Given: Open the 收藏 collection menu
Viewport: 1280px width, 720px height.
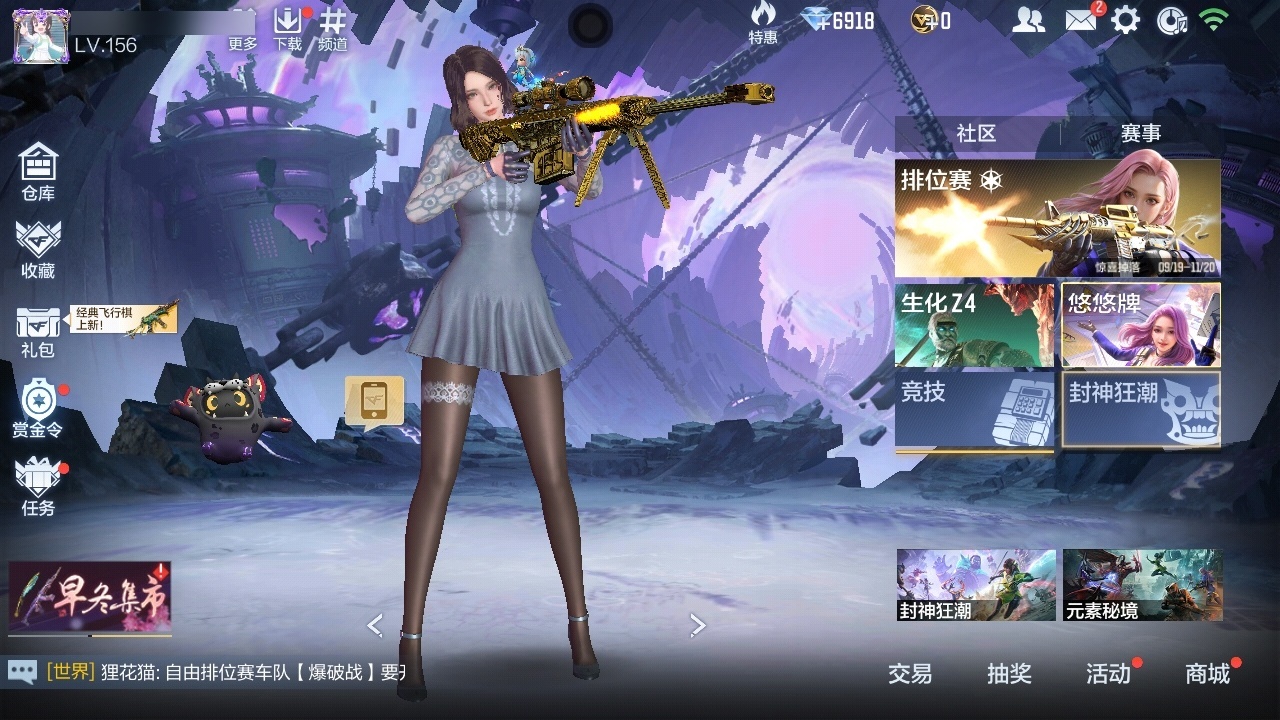Looking at the screenshot, I should tap(38, 248).
